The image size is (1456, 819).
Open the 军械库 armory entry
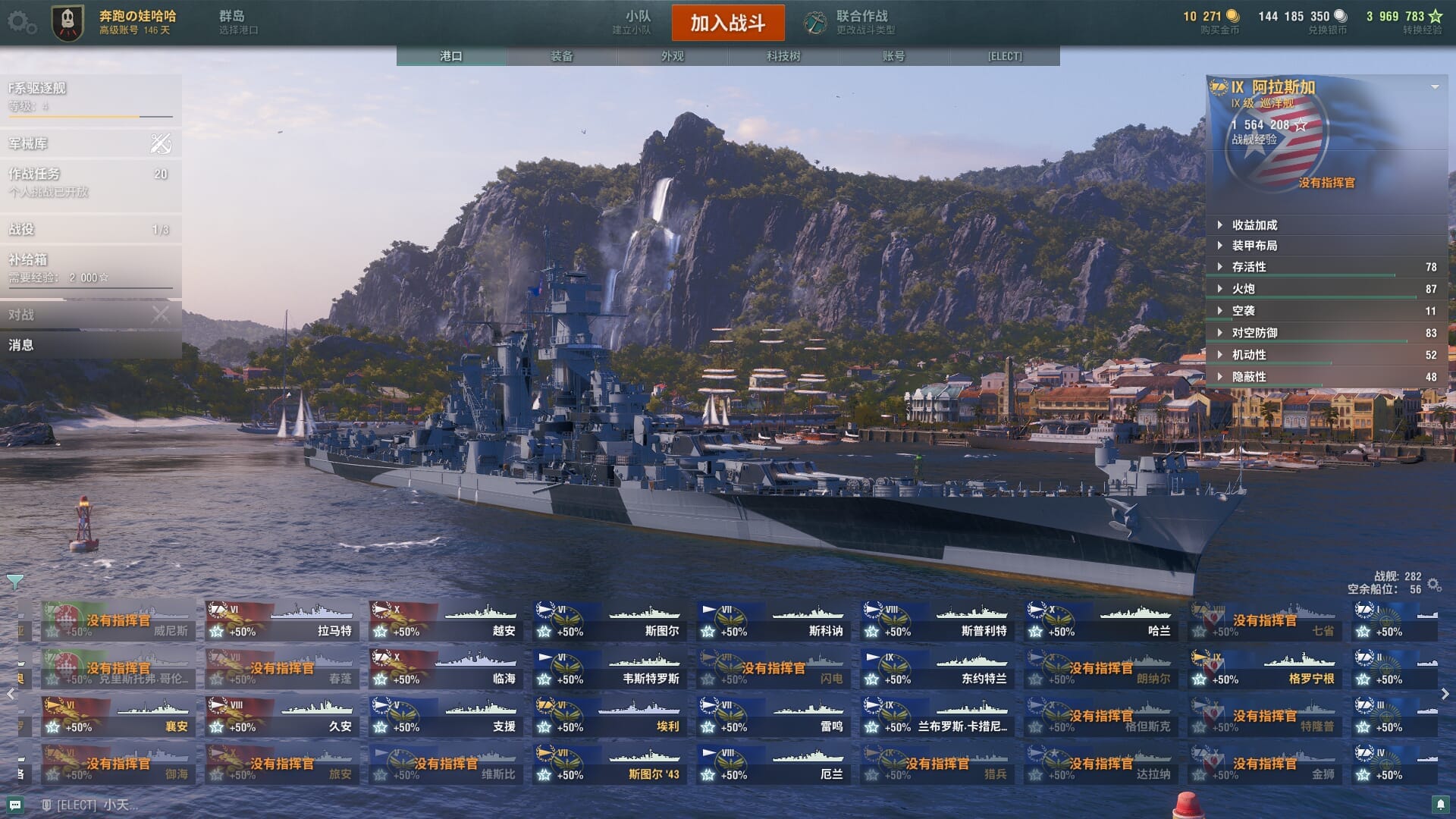[90, 143]
